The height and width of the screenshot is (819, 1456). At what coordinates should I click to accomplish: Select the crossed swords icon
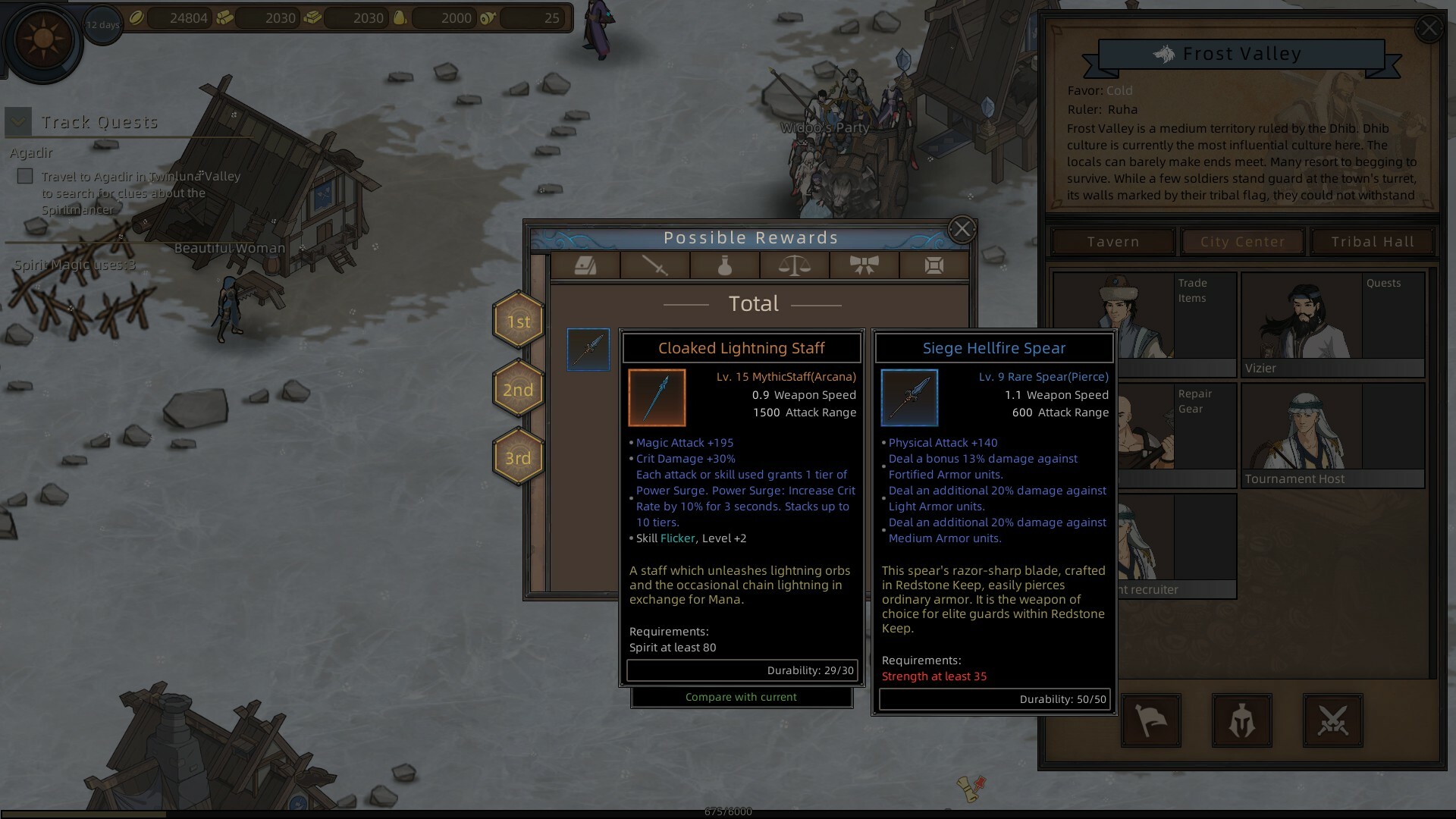[x=1332, y=721]
